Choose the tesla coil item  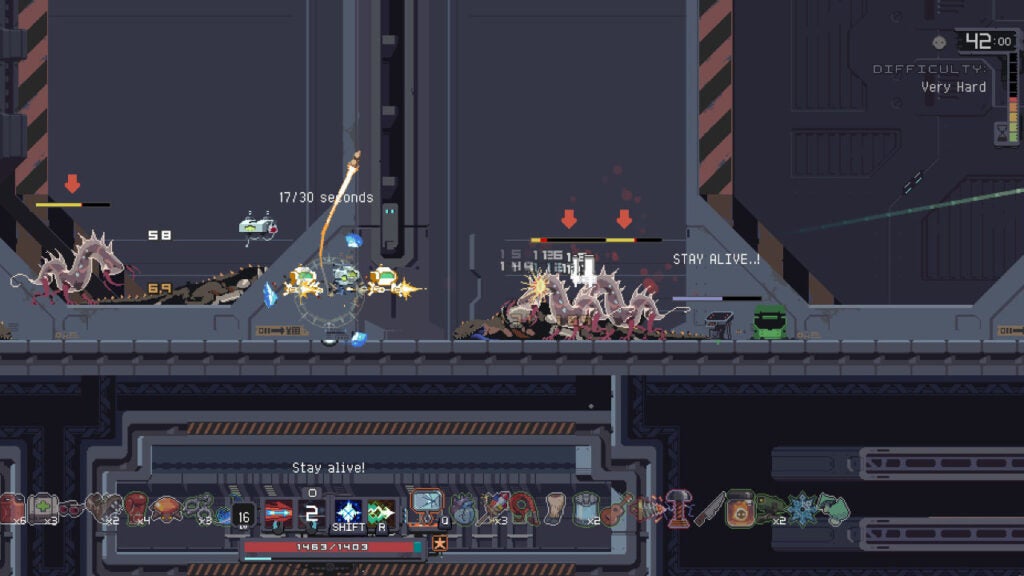click(680, 507)
